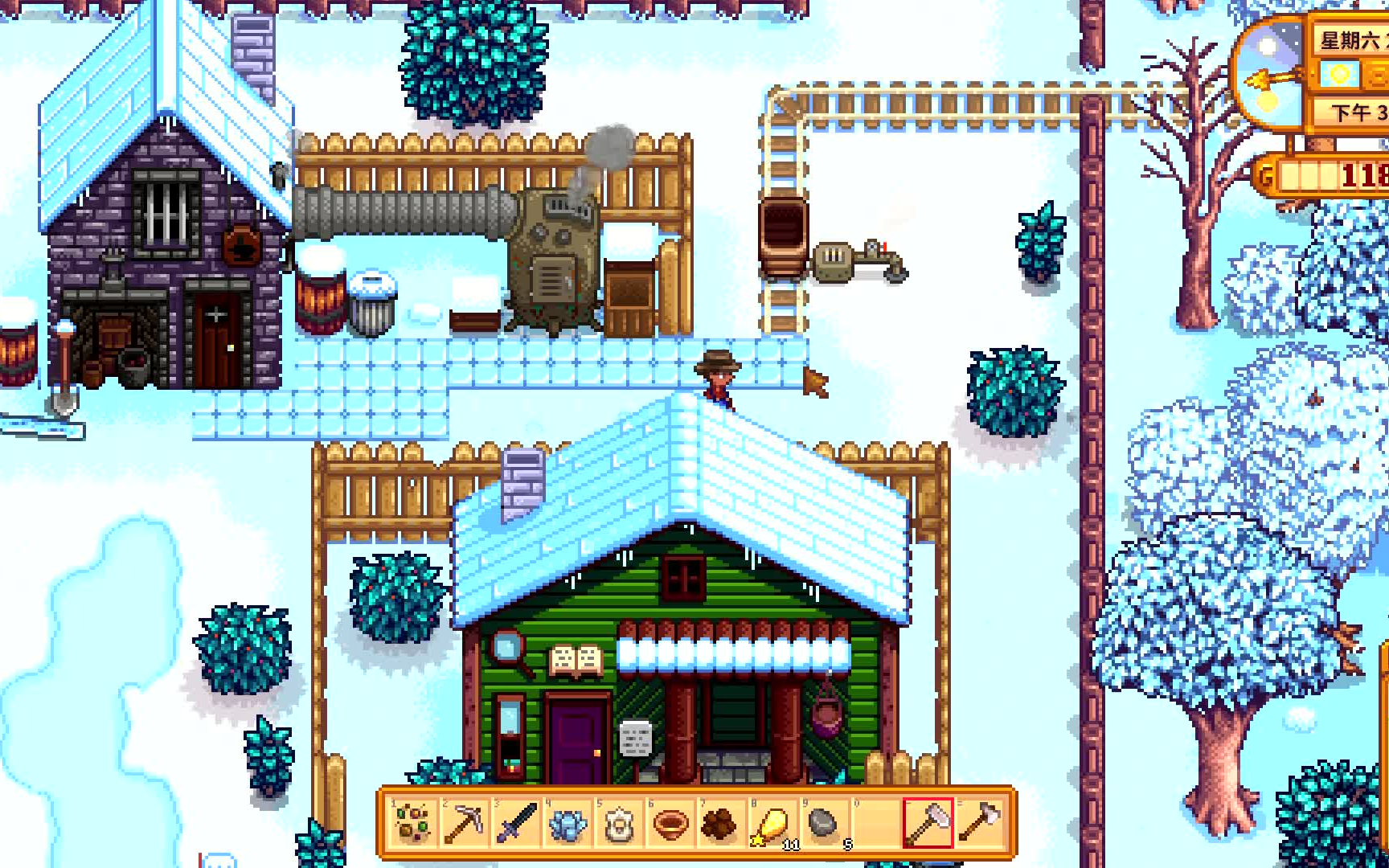1389x868 pixels.
Task: Choose the brown clump item slot
Action: click(720, 823)
